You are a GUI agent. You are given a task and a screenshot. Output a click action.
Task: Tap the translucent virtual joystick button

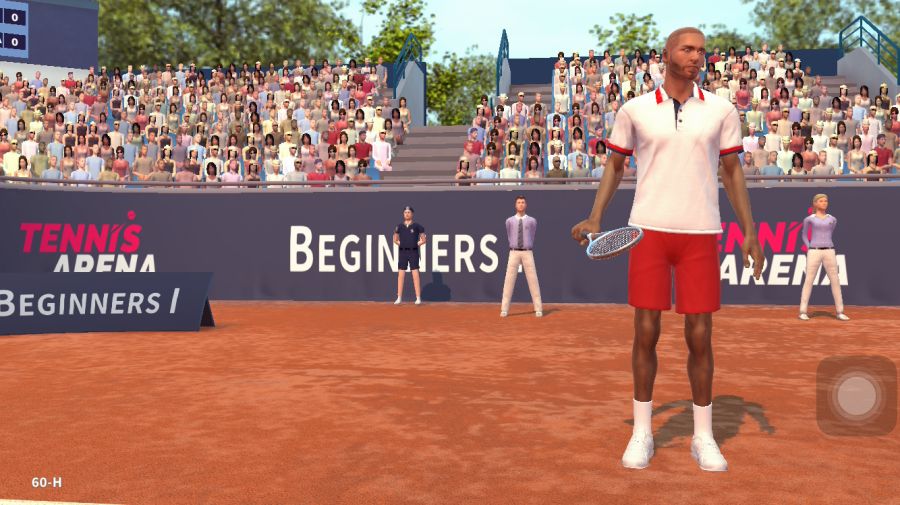point(856,396)
